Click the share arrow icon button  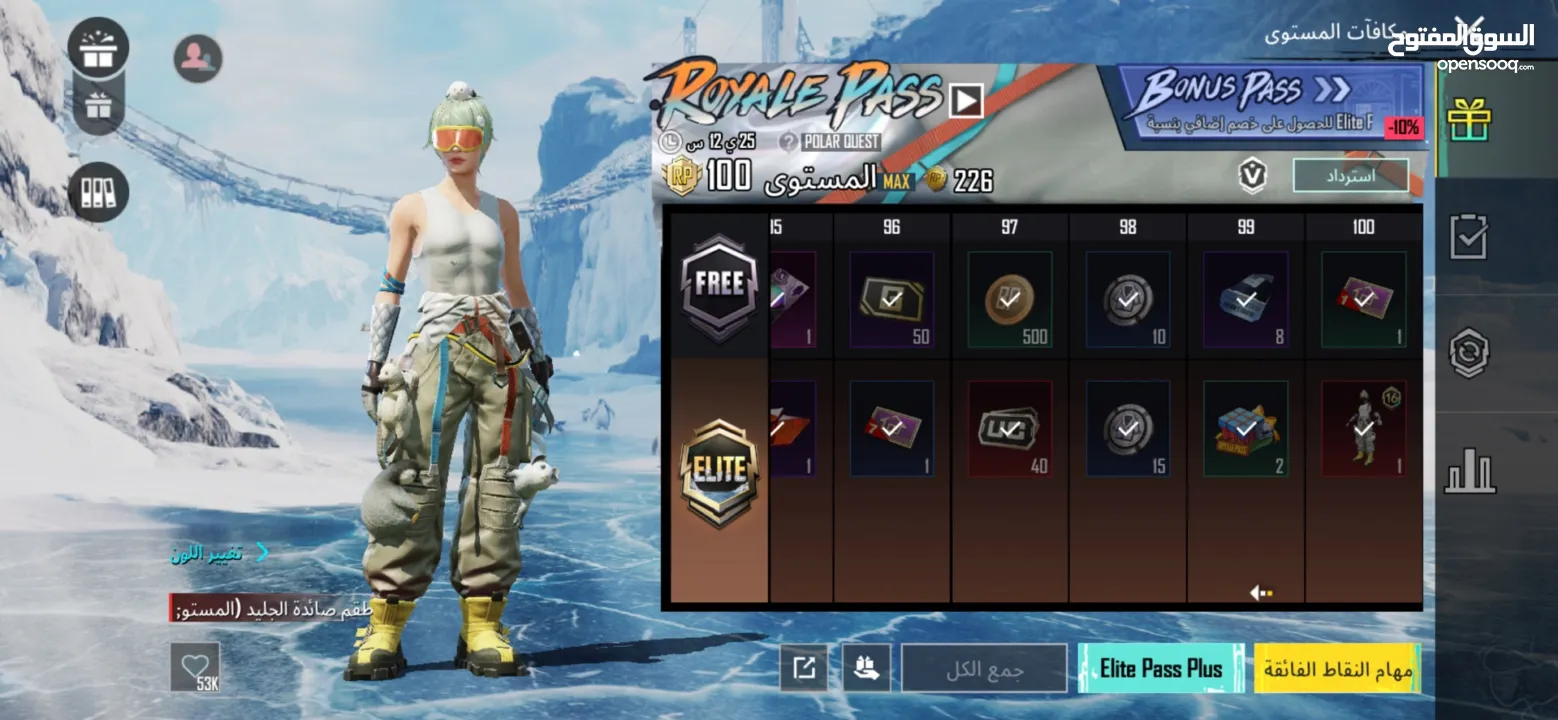tap(803, 668)
